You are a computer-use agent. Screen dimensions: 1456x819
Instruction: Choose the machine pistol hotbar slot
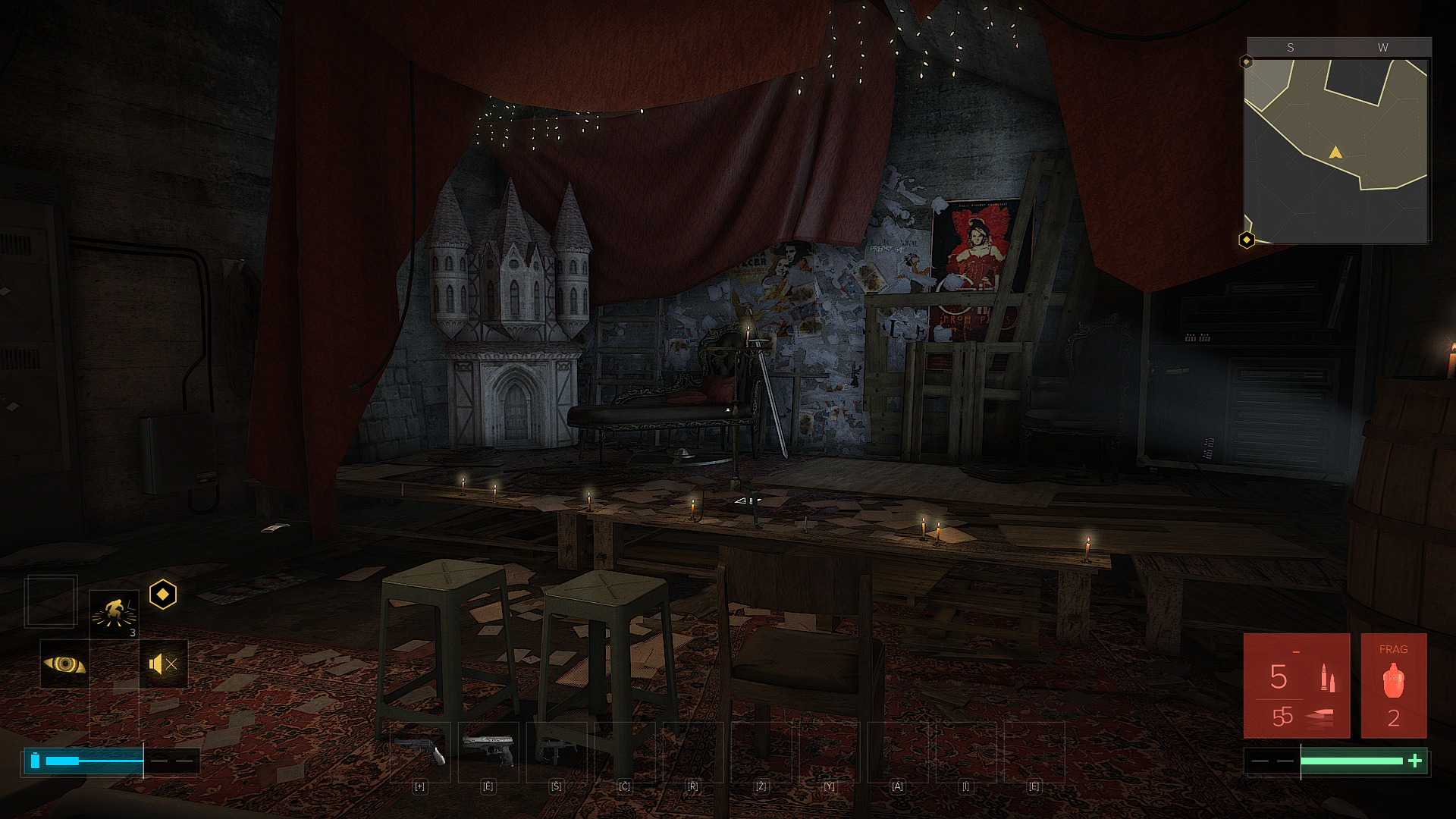[x=557, y=751]
